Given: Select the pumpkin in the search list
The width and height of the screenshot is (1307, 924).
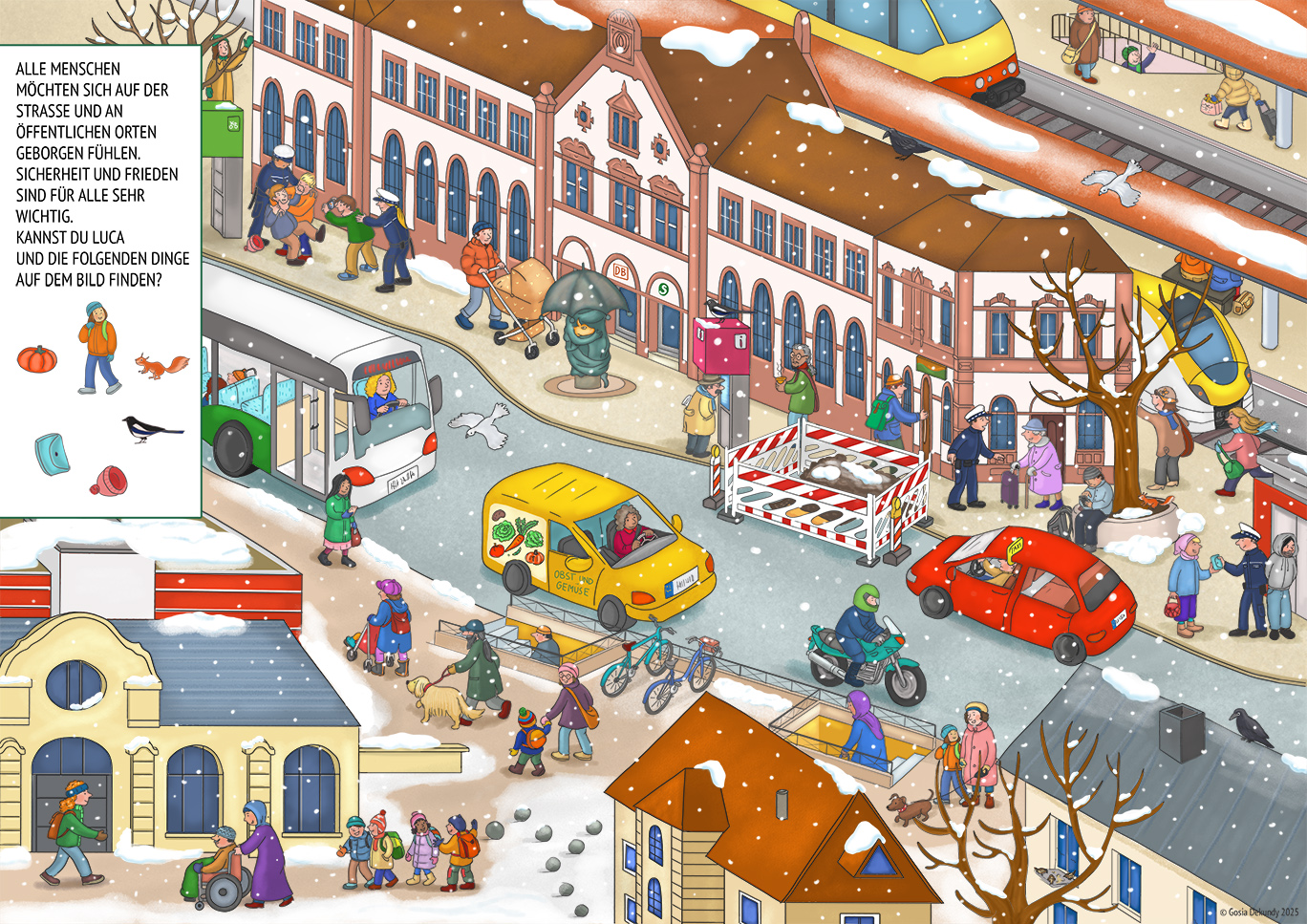Looking at the screenshot, I should tap(37, 359).
